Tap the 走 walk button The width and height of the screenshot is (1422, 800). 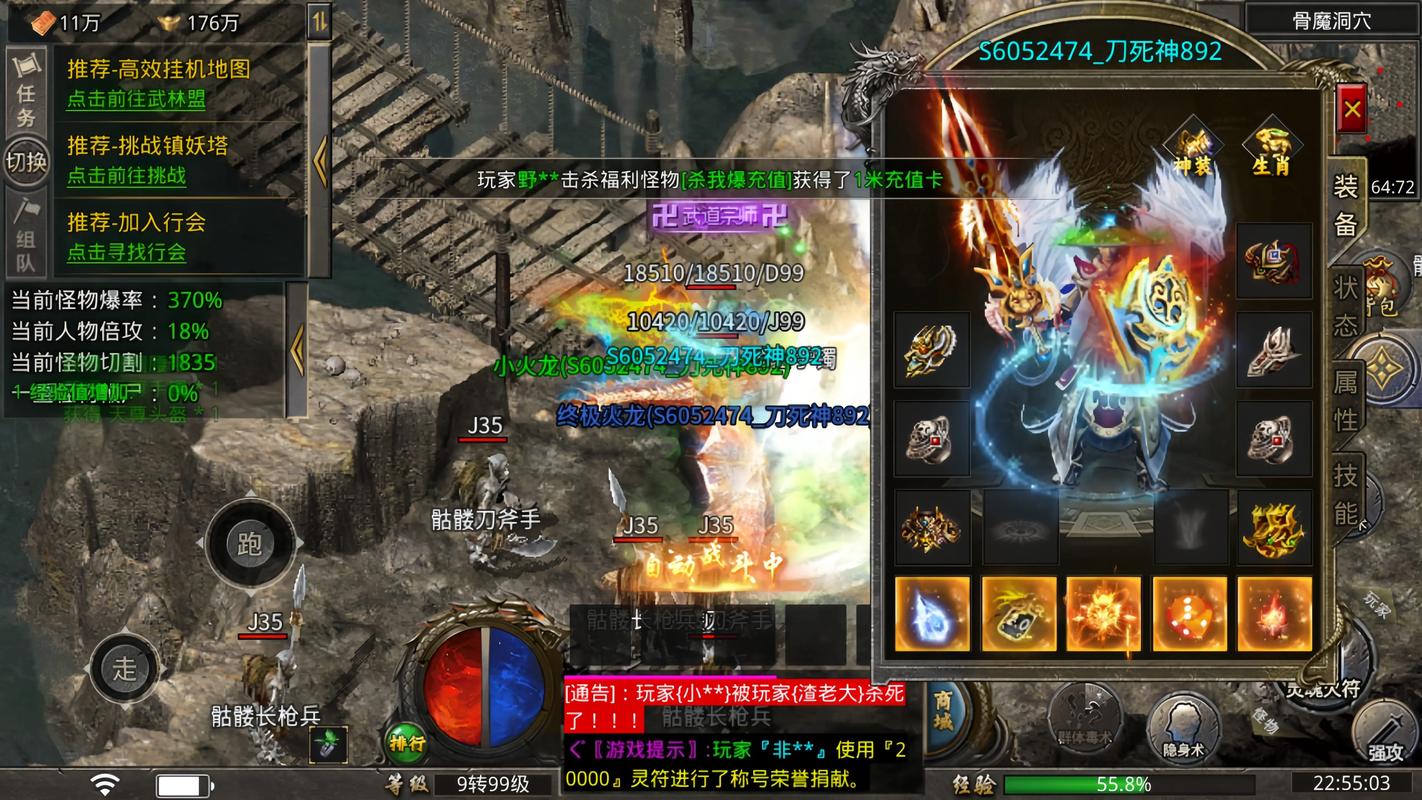pos(124,668)
